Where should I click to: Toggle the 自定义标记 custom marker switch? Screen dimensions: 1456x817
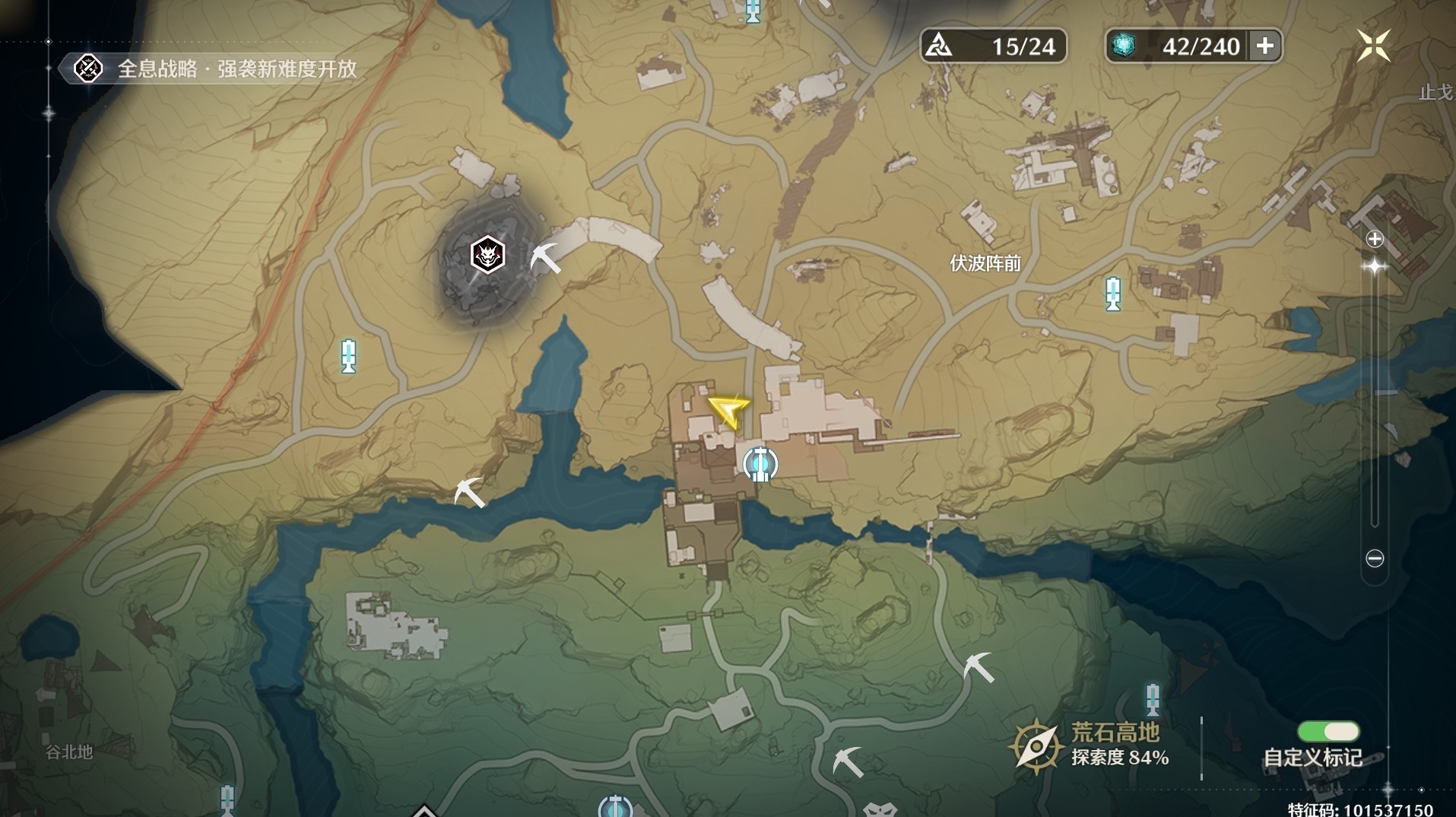click(x=1328, y=732)
